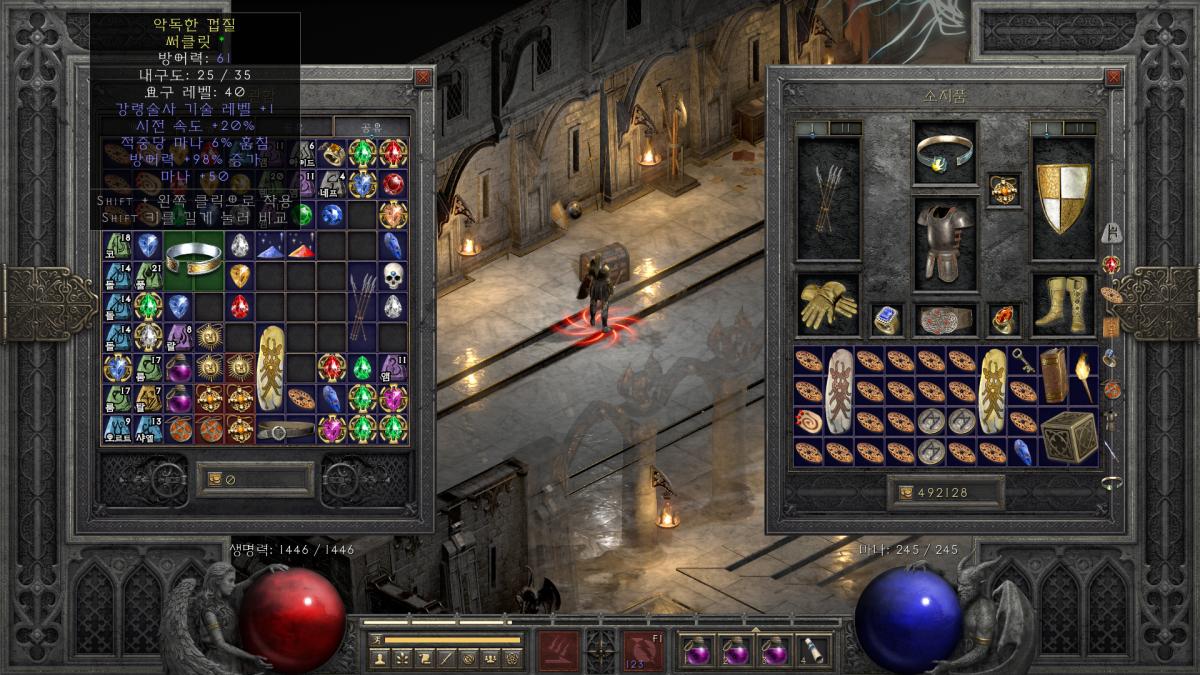Select the equipped belt slot

[944, 320]
